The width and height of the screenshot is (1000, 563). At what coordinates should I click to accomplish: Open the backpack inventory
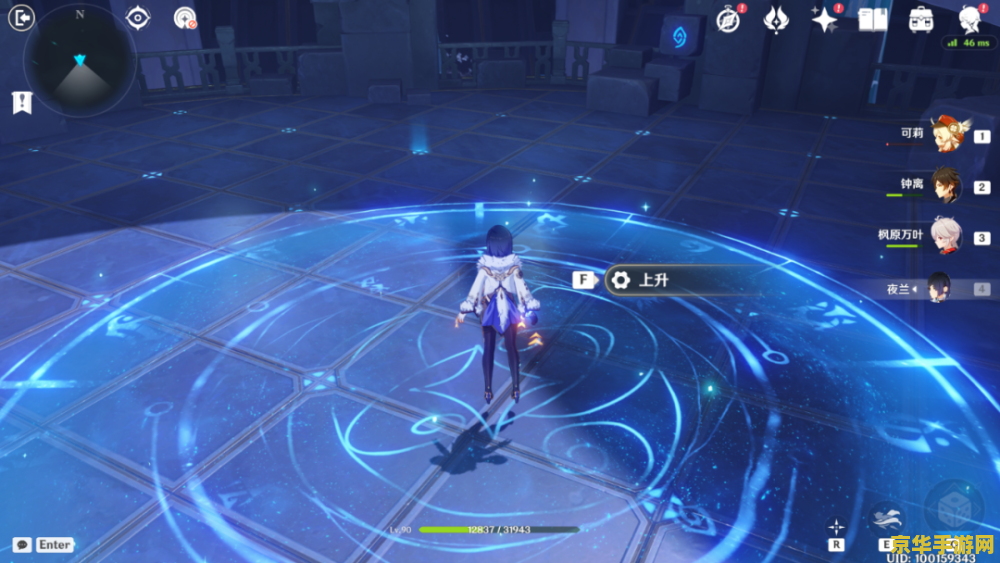[921, 19]
